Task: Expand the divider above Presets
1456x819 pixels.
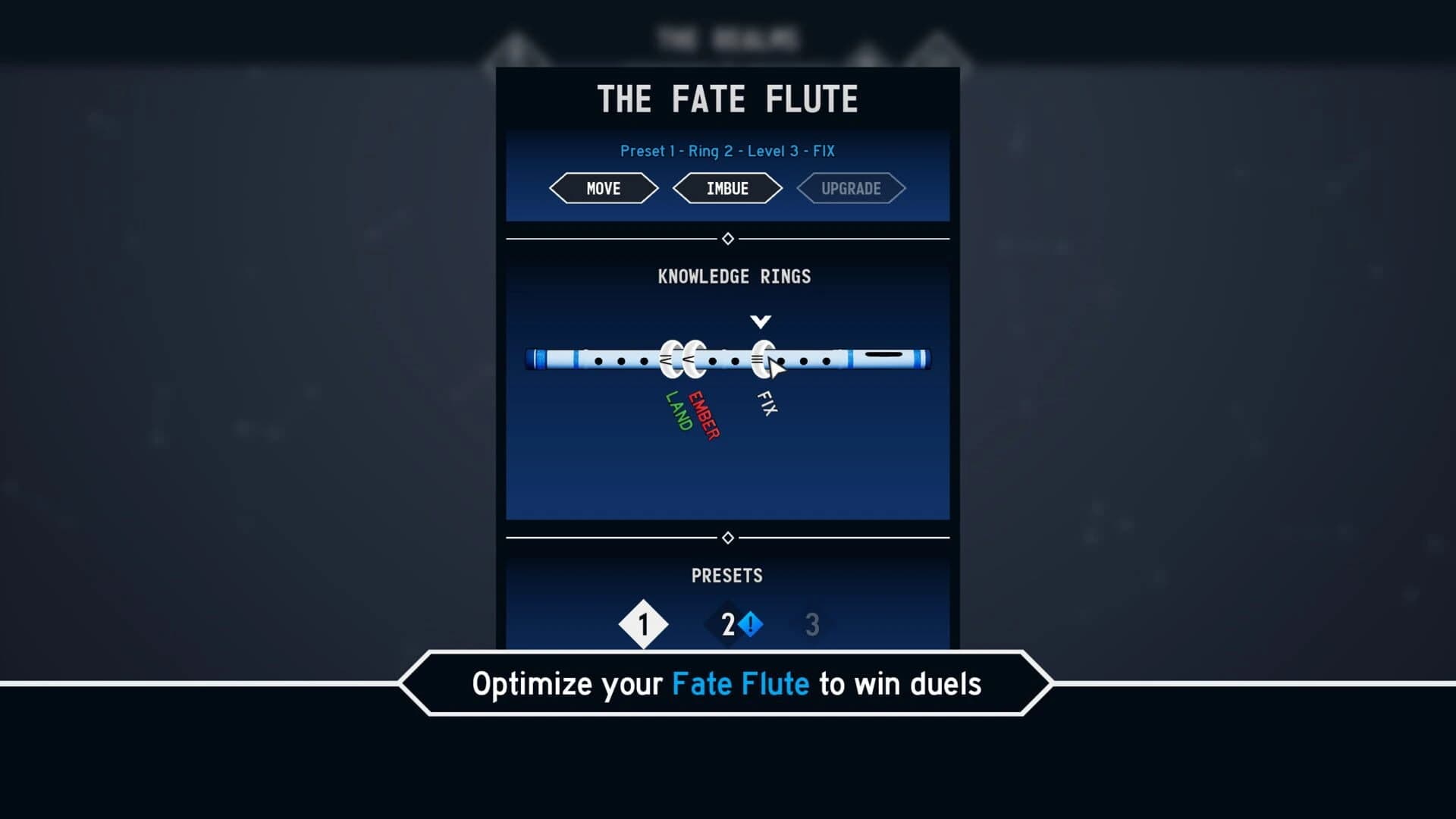Action: click(x=728, y=537)
